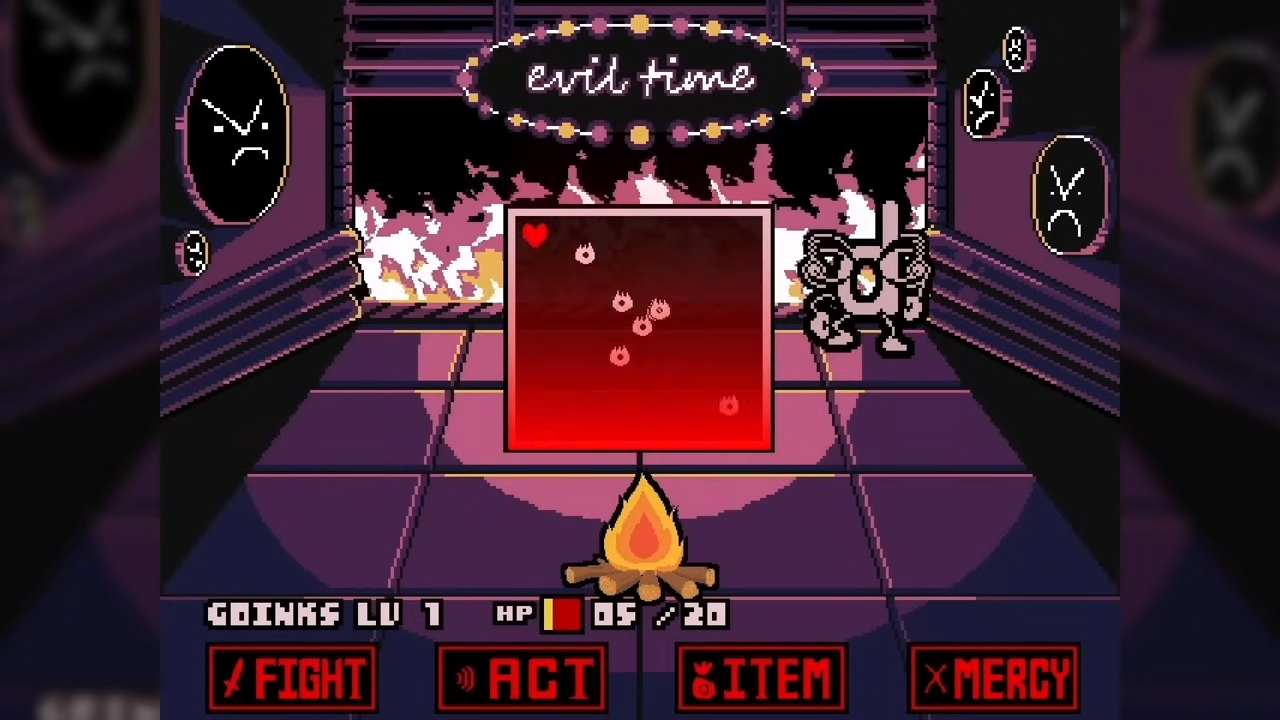
Task: Click the FIGHT button
Action: (x=292, y=678)
